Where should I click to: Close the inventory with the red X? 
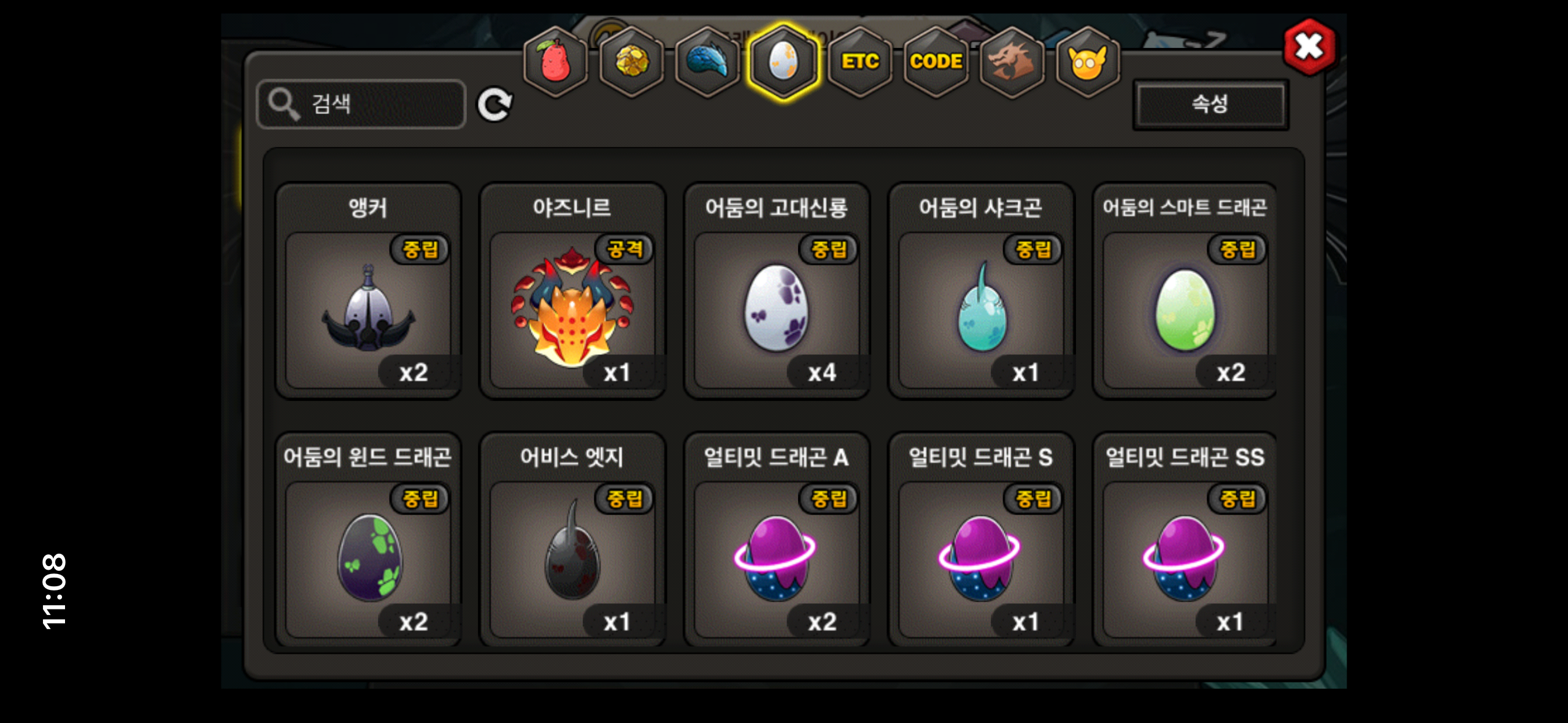tap(1309, 47)
